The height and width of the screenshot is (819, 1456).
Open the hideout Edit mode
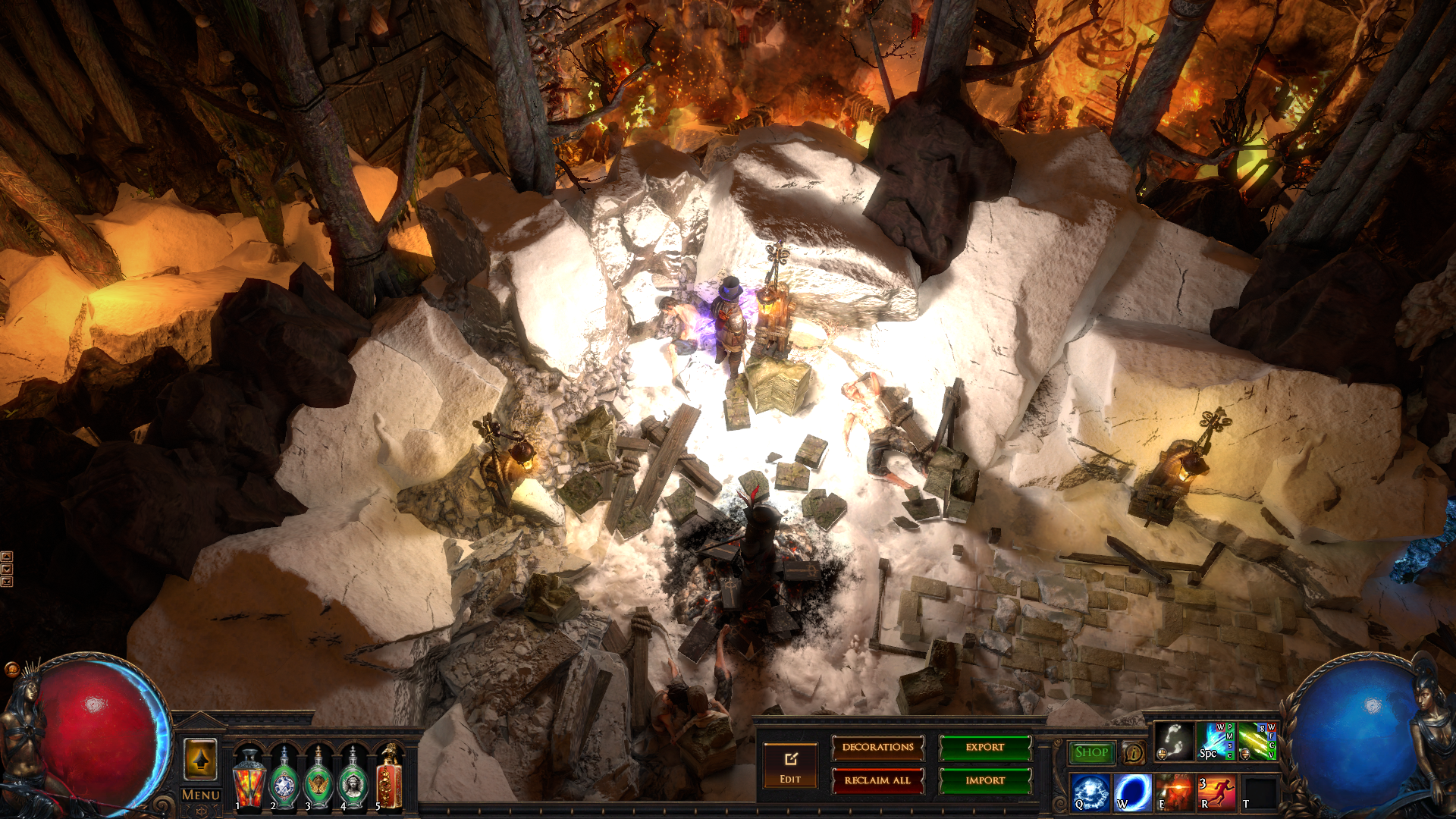(790, 765)
